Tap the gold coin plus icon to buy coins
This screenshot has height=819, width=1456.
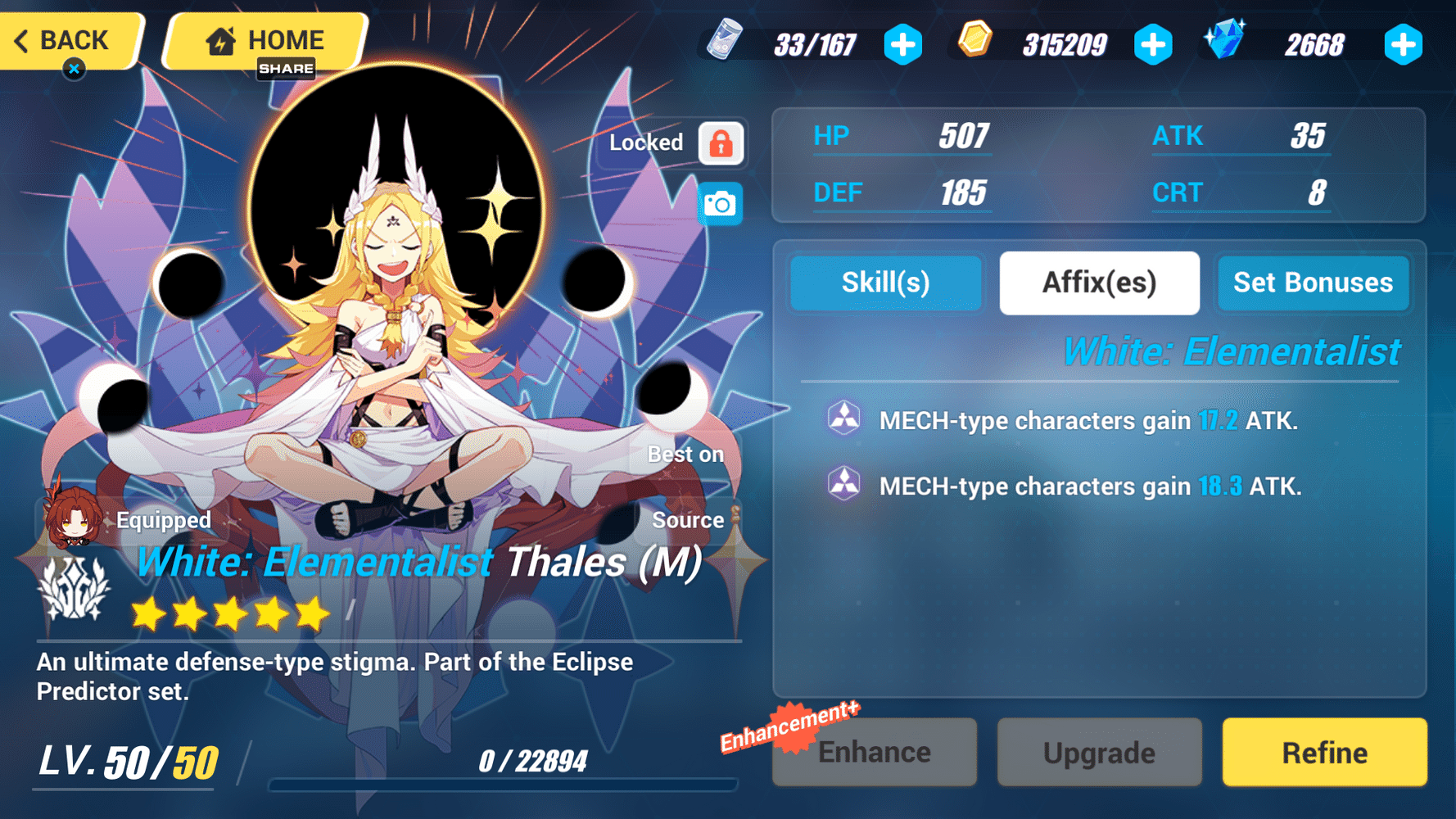[1155, 45]
